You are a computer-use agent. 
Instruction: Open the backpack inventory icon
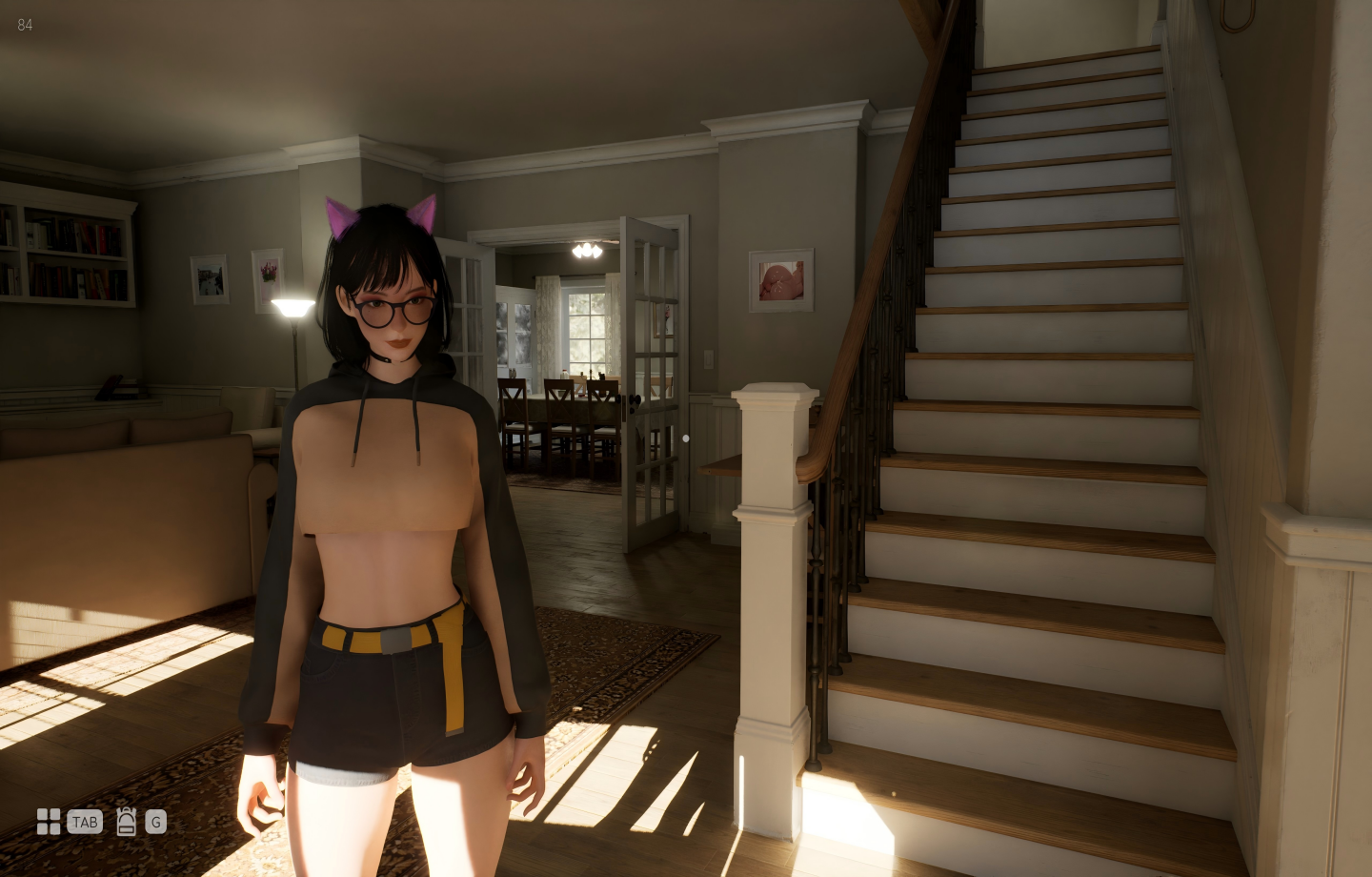pos(127,822)
